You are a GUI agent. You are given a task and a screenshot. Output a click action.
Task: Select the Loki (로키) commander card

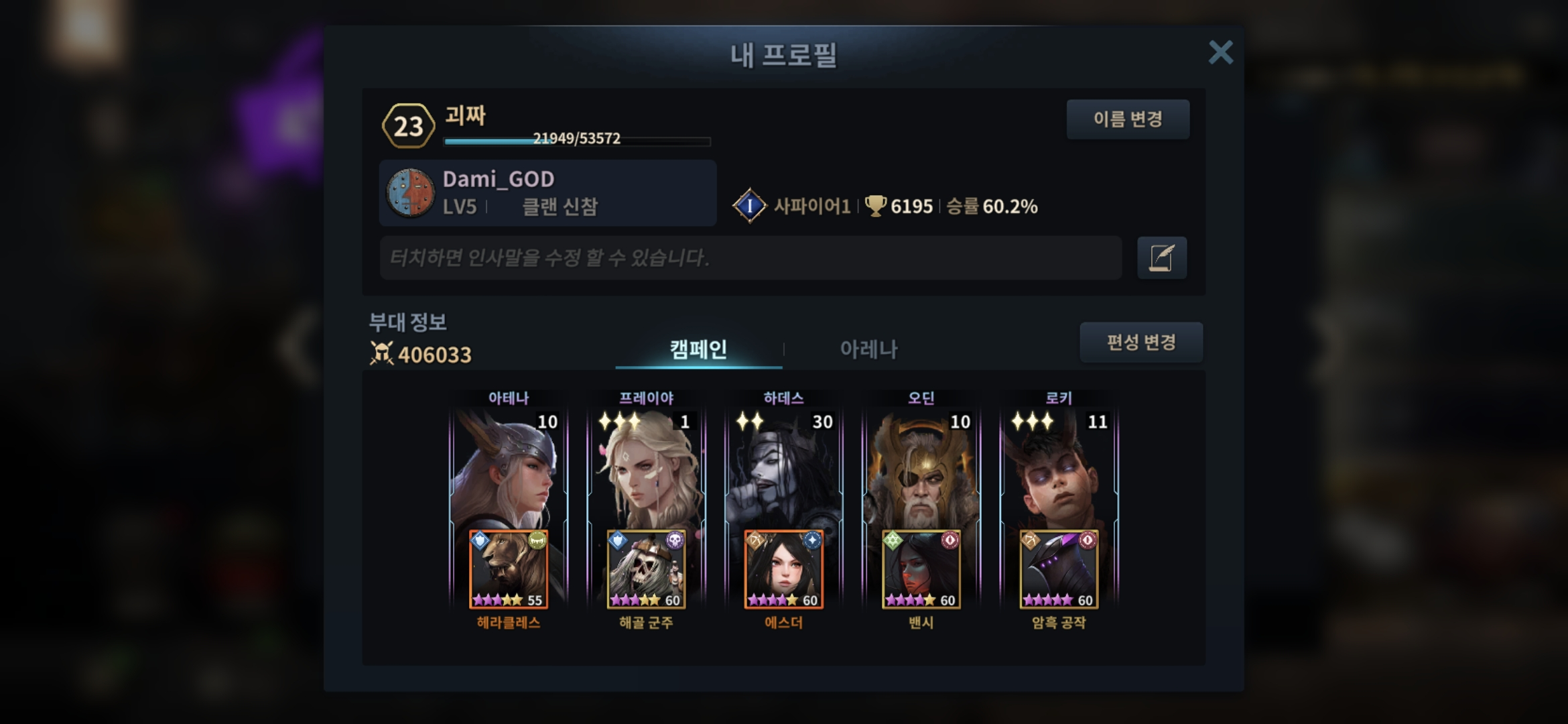(1059, 469)
